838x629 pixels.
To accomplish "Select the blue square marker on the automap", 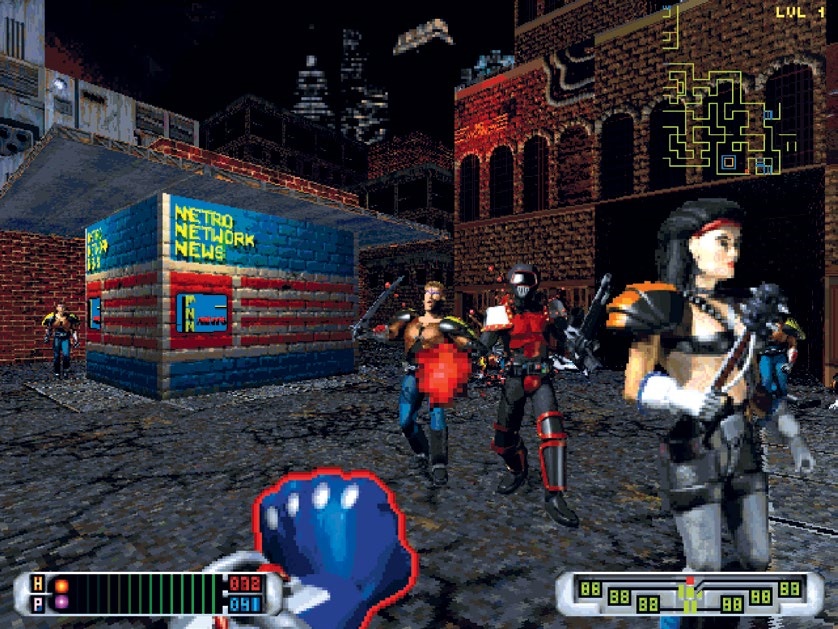I will [729, 161].
